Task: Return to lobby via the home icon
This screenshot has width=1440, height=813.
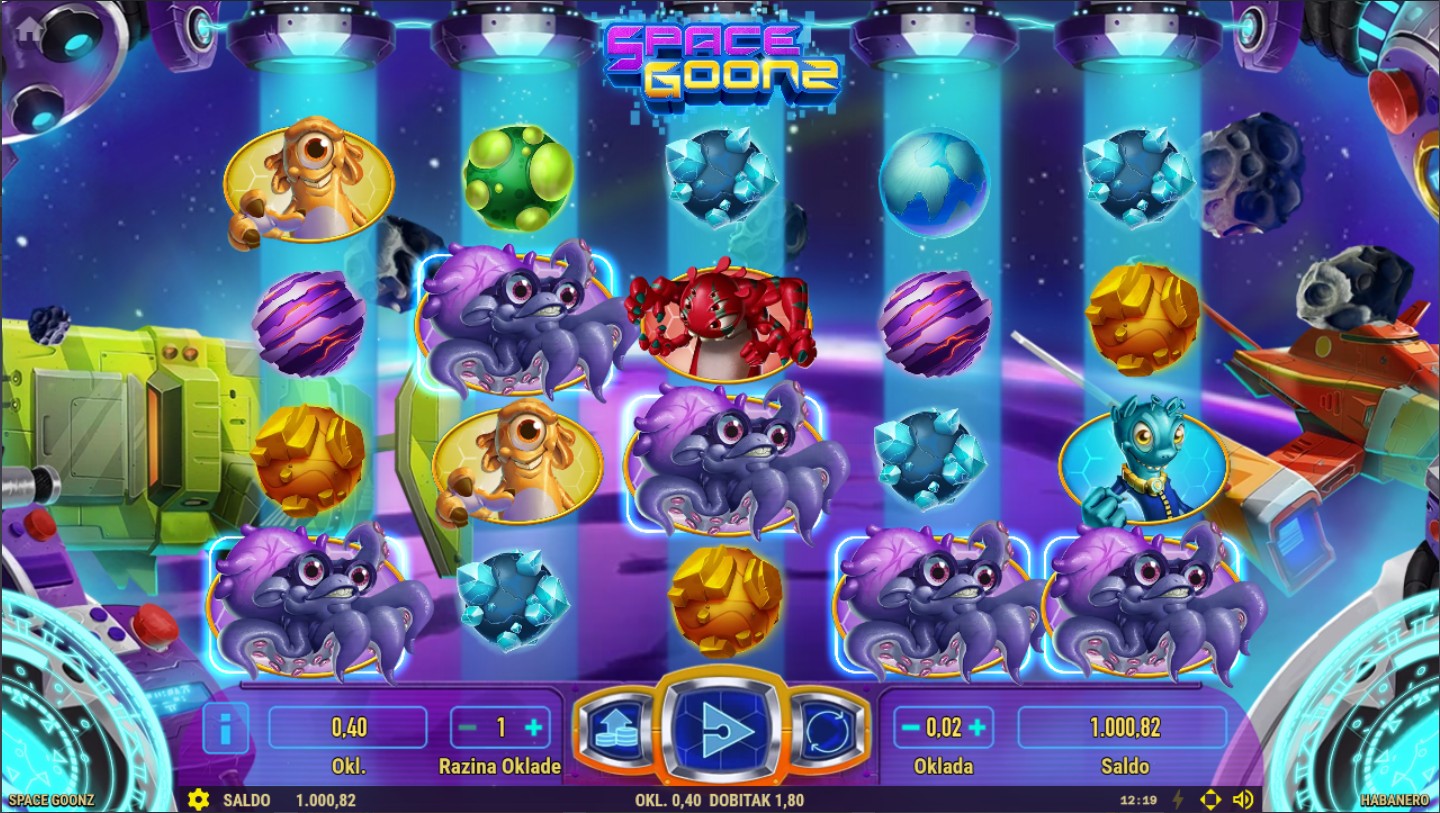Action: point(26,28)
